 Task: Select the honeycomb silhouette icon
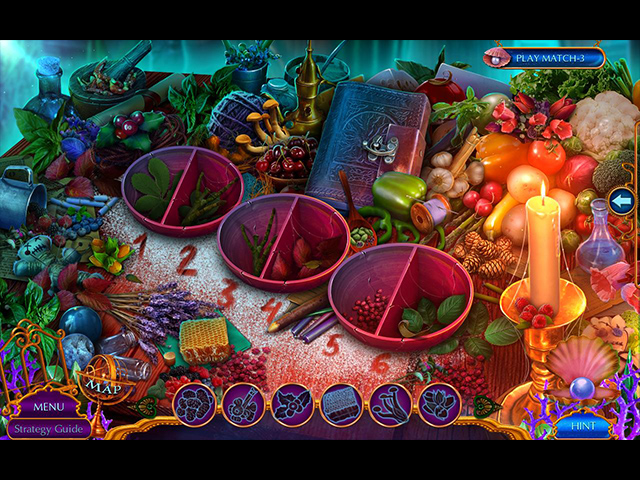(342, 405)
